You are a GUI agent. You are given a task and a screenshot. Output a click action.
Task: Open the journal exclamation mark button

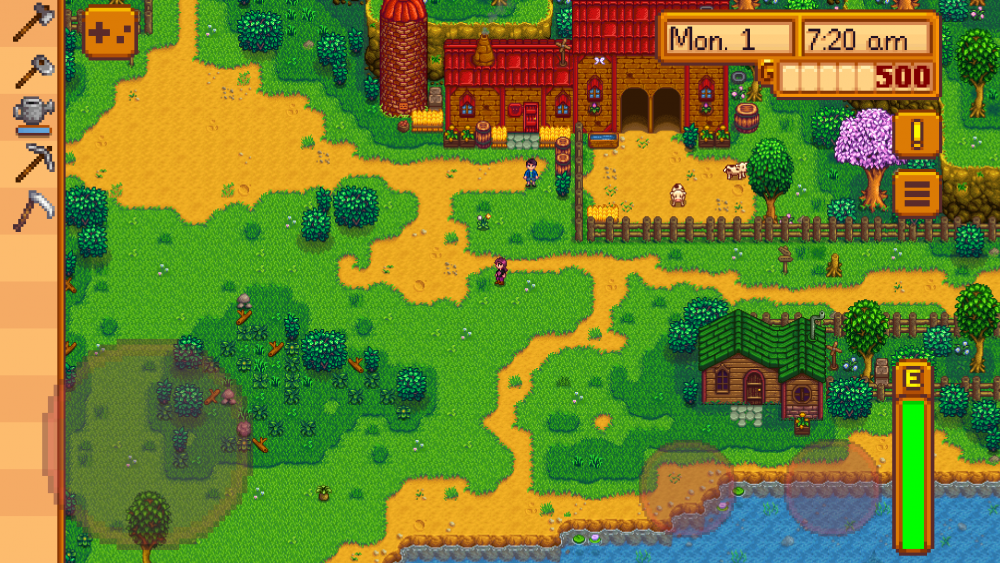(x=916, y=134)
